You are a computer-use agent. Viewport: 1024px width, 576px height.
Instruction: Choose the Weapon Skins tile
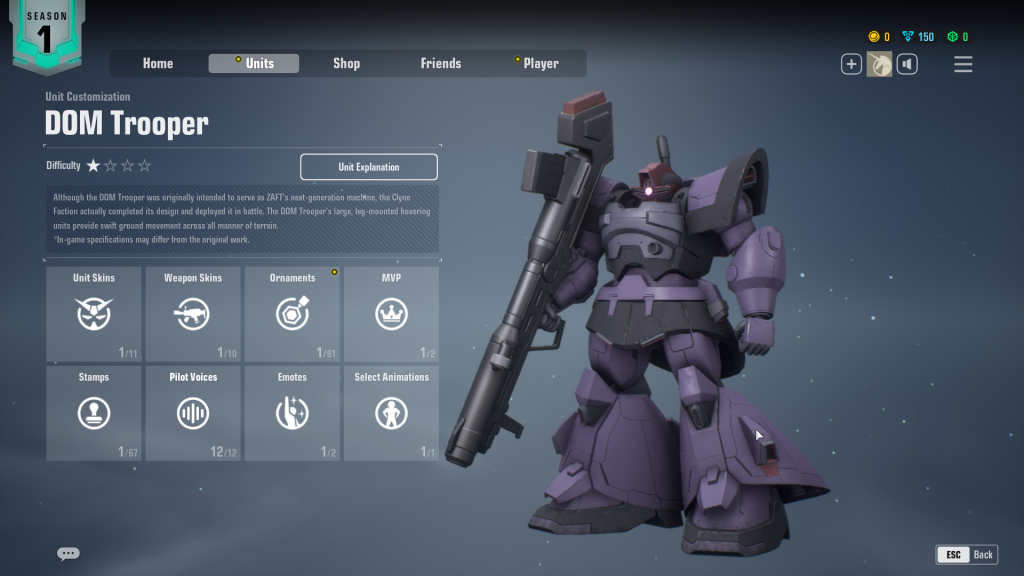tap(193, 313)
